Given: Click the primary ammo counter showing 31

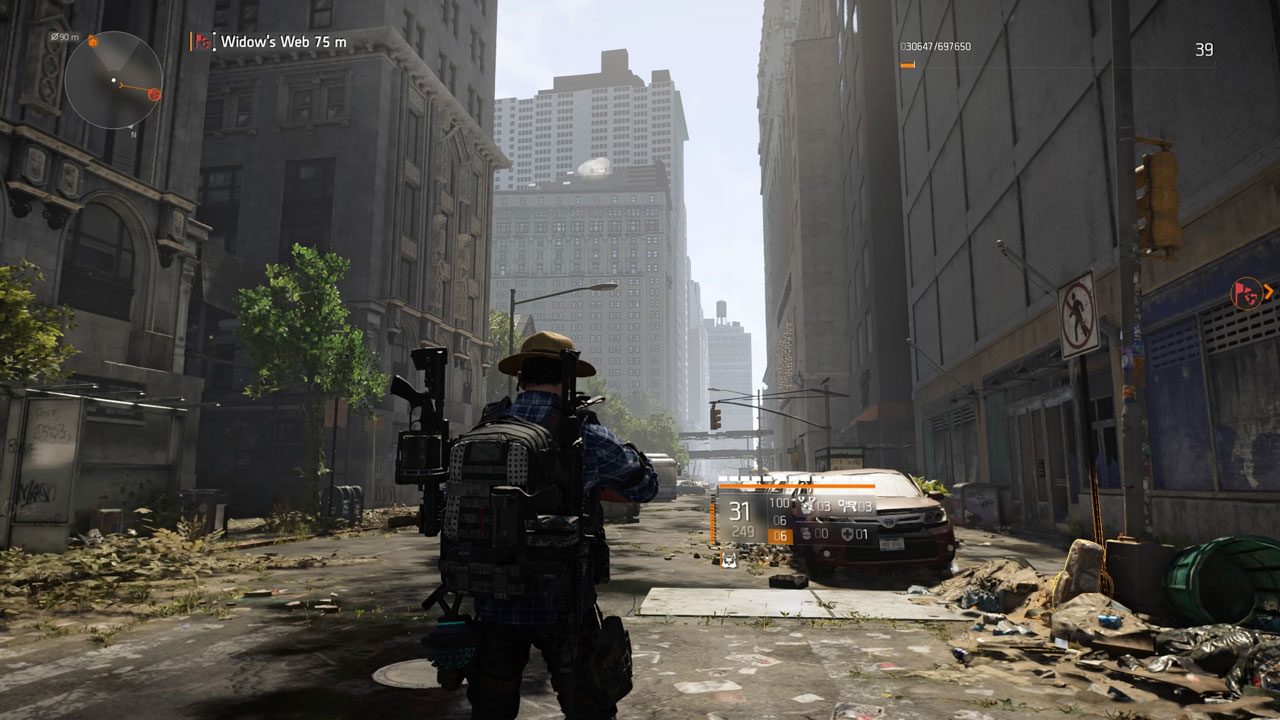Looking at the screenshot, I should pyautogui.click(x=738, y=507).
